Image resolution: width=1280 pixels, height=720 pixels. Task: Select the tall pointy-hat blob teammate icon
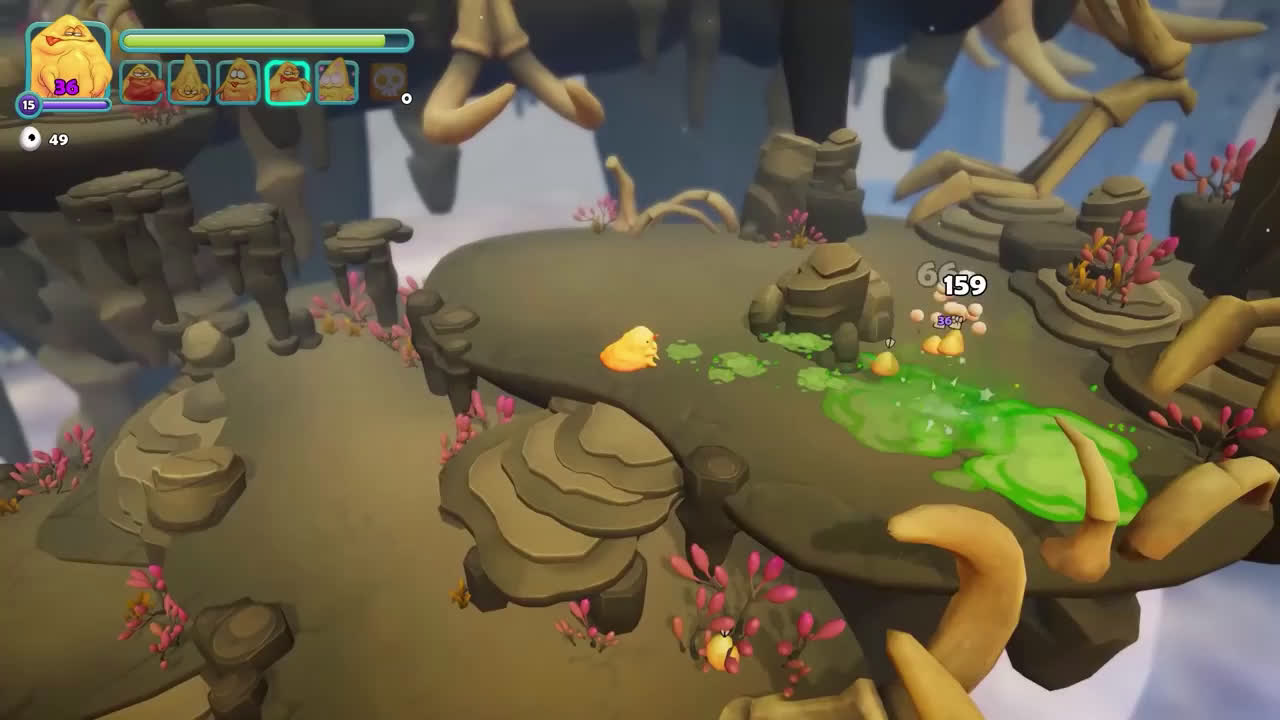point(188,79)
